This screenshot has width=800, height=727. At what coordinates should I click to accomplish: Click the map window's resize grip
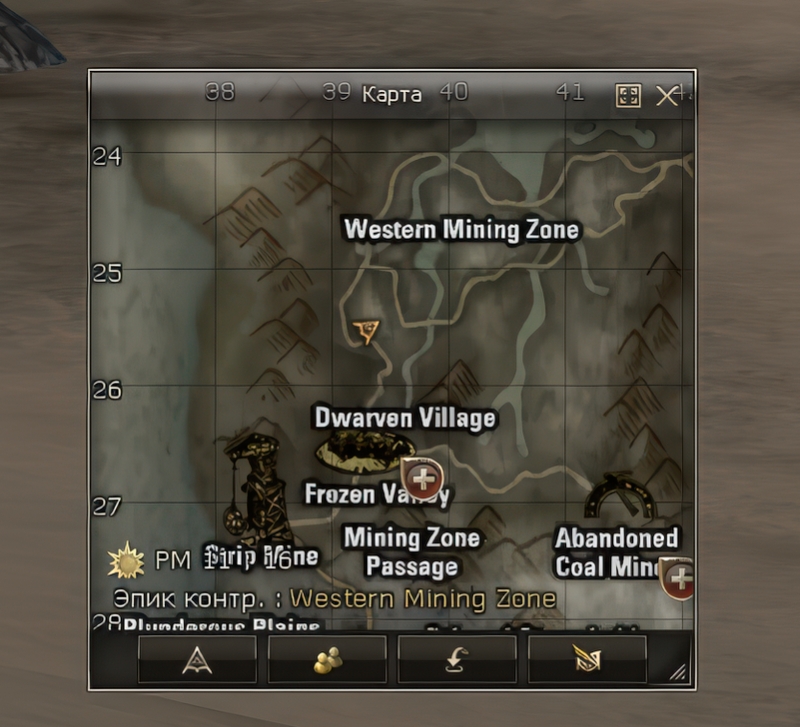(679, 674)
